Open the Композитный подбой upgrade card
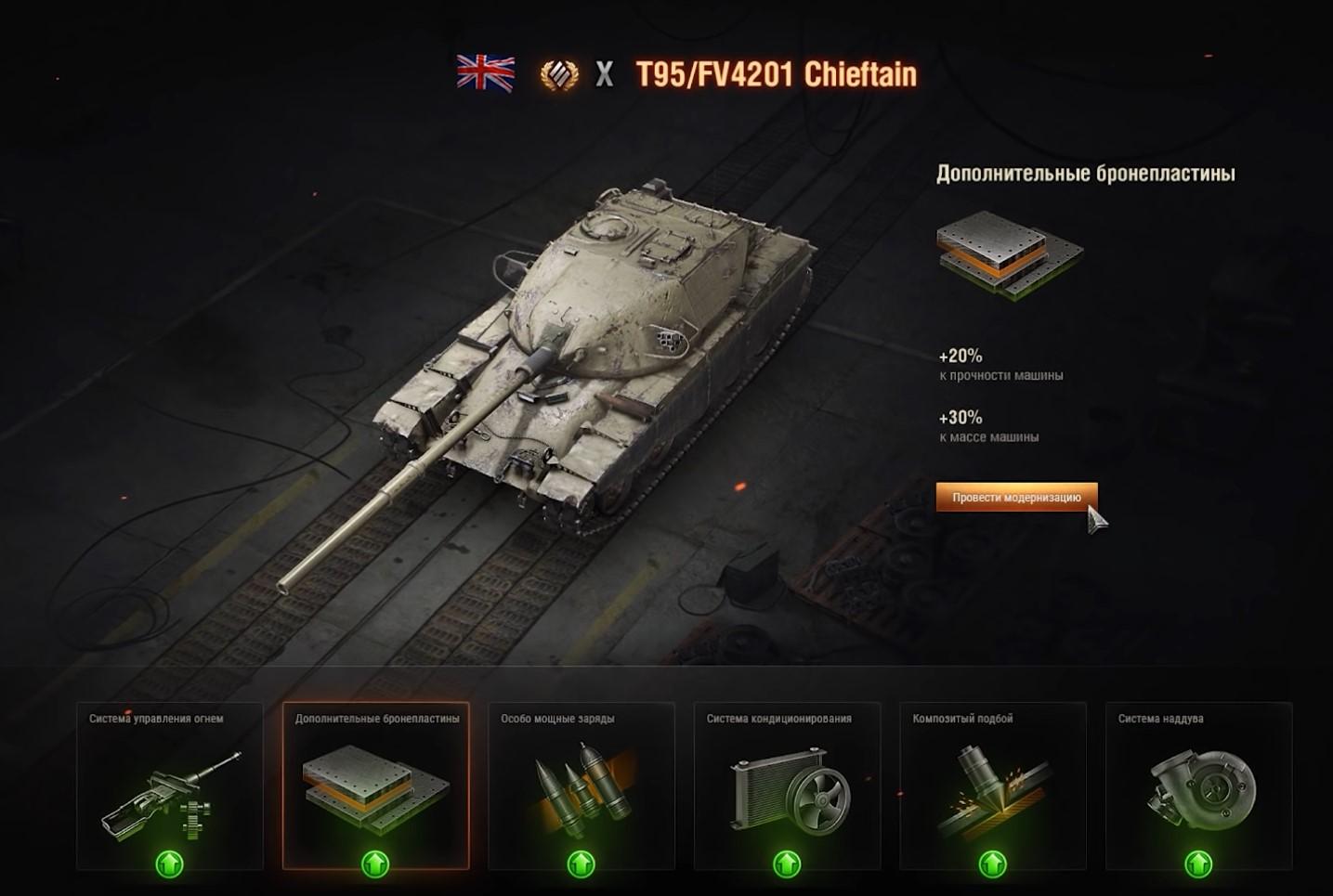 pos(993,786)
